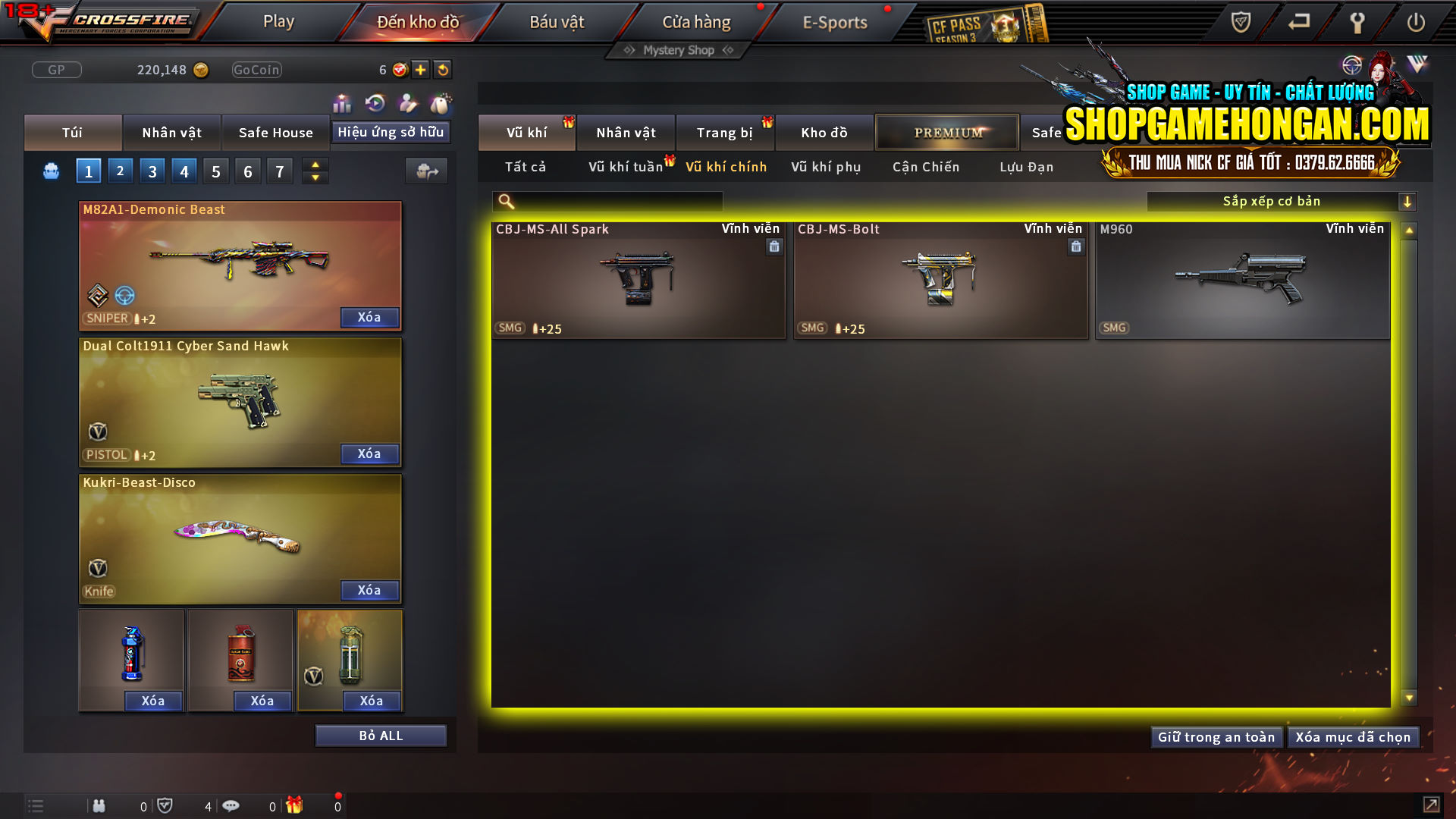Open the wrench icon in the top-right corner
The height and width of the screenshot is (819, 1456).
[1357, 22]
